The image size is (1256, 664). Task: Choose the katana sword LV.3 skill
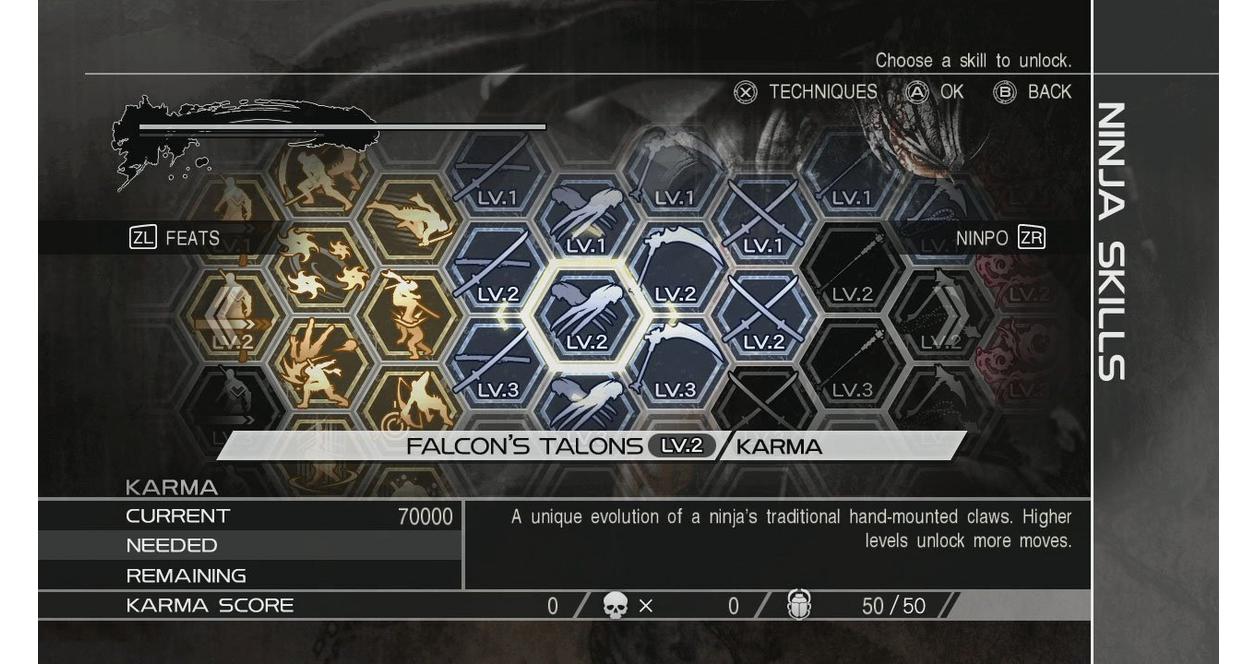click(x=497, y=365)
